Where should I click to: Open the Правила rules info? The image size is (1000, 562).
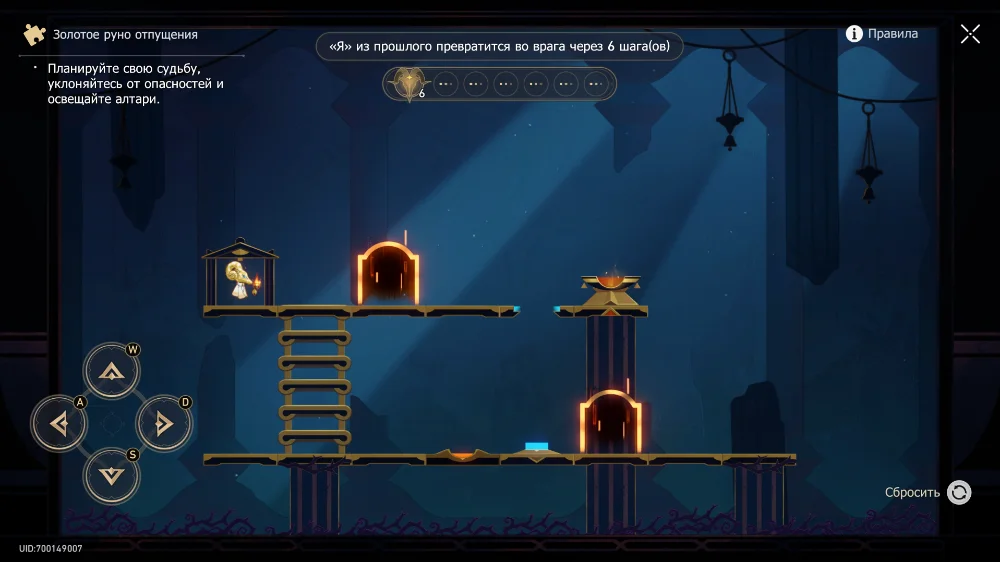click(x=881, y=34)
